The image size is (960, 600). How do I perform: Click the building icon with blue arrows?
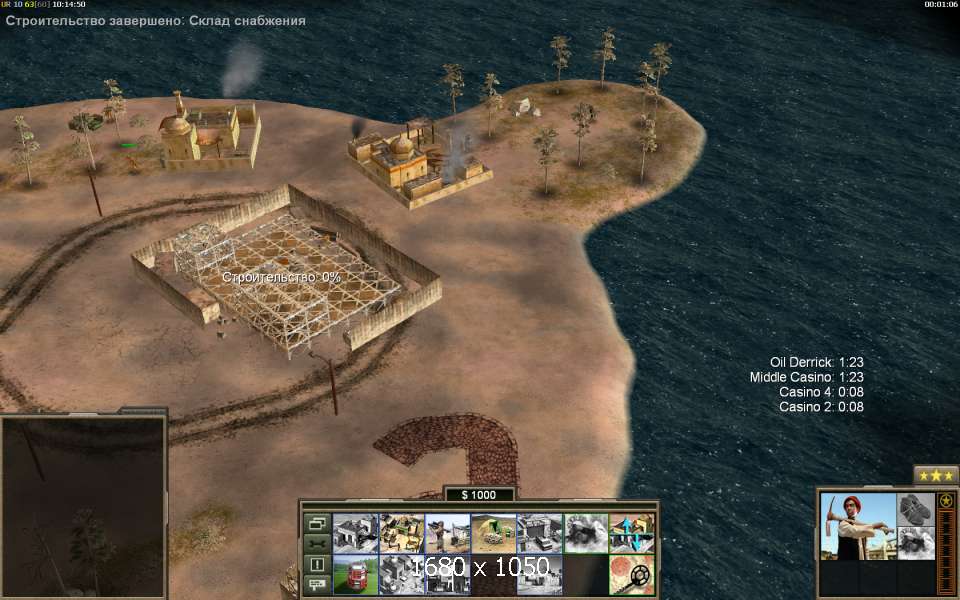(632, 534)
